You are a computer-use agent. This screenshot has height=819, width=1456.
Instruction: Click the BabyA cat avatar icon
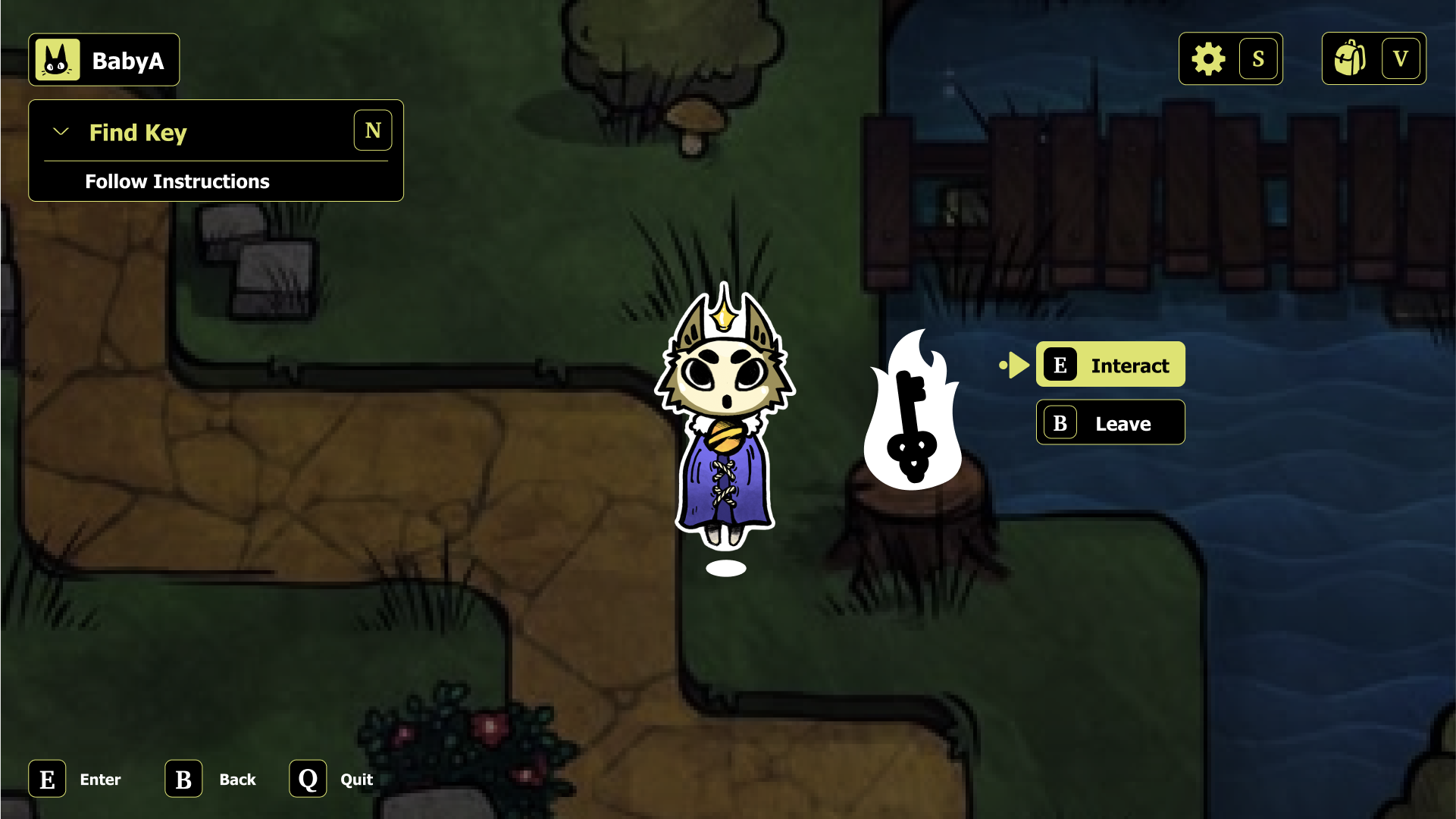click(58, 58)
